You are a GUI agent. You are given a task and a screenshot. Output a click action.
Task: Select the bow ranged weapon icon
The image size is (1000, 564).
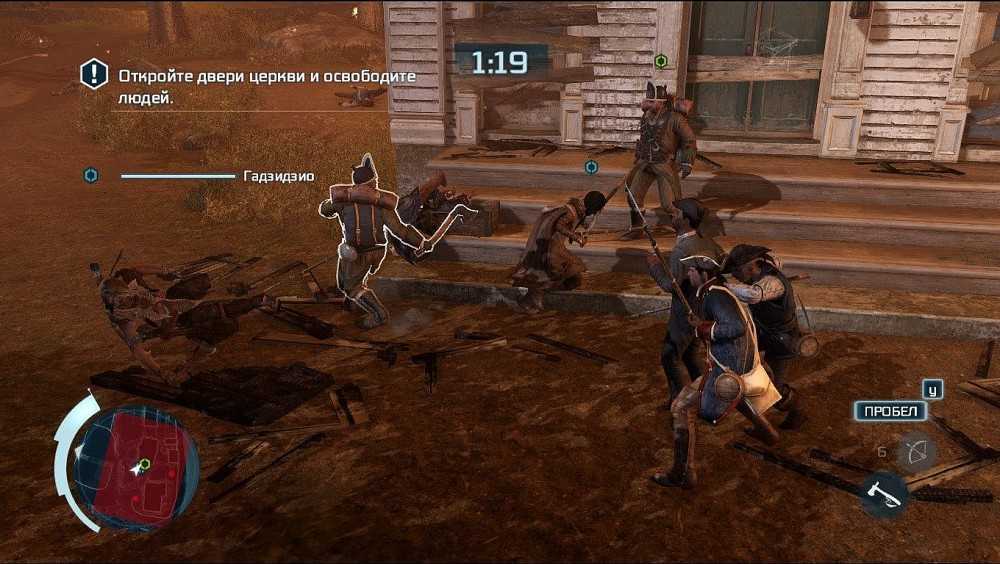point(915,453)
